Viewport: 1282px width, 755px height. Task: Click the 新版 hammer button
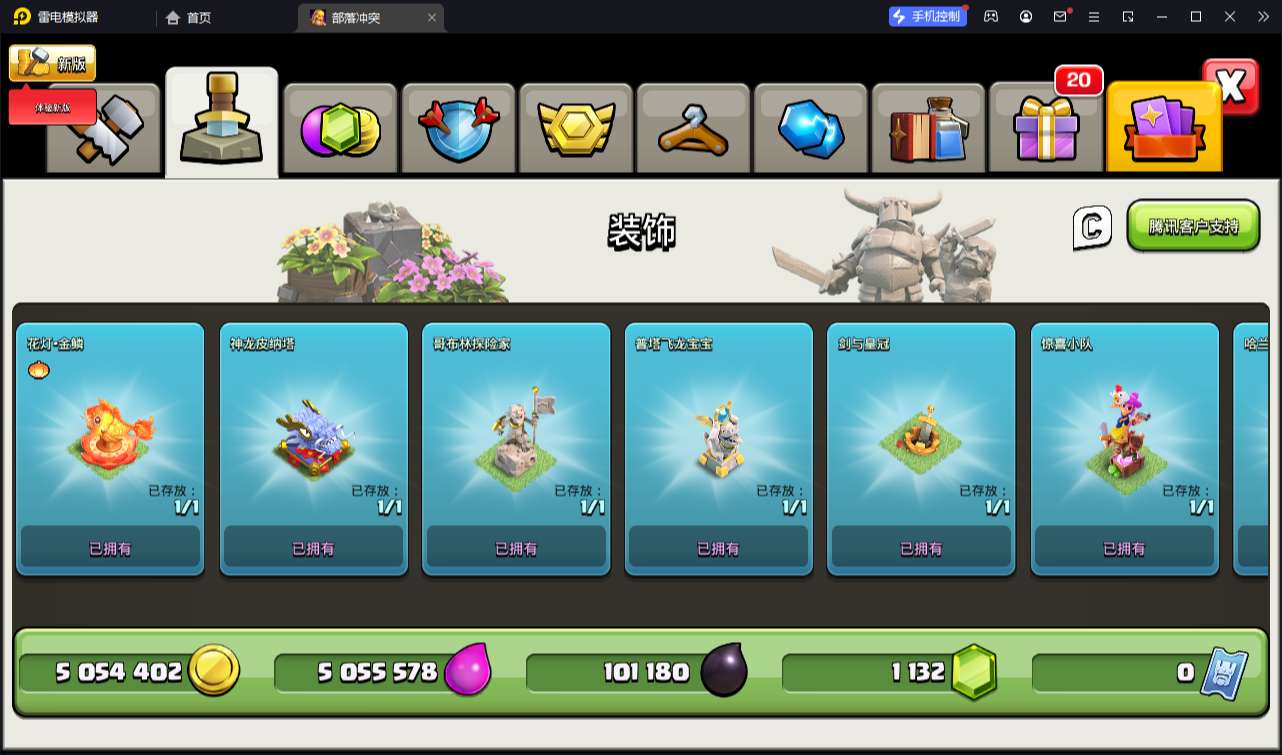[52, 63]
